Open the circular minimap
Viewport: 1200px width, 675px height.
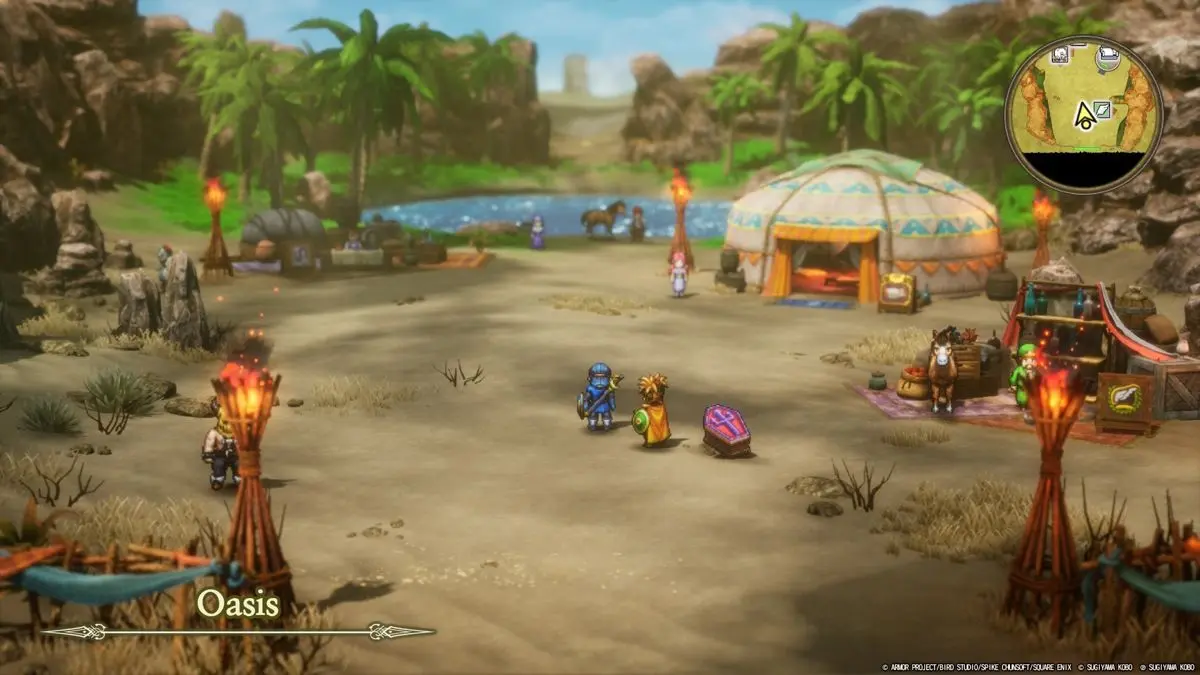point(1084,115)
